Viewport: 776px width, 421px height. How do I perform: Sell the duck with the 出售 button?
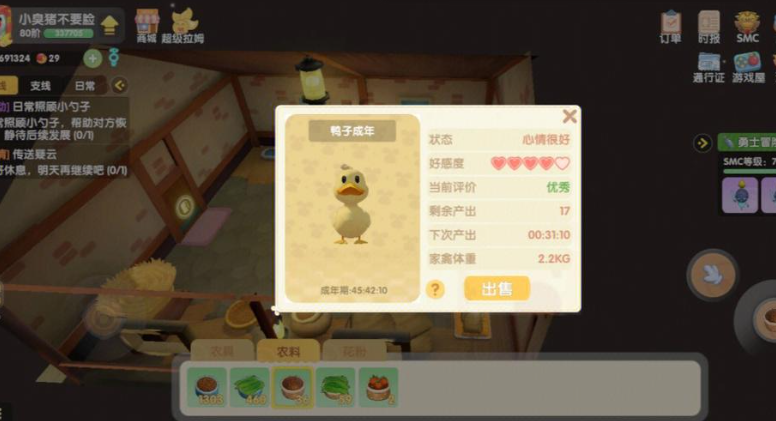(496, 289)
